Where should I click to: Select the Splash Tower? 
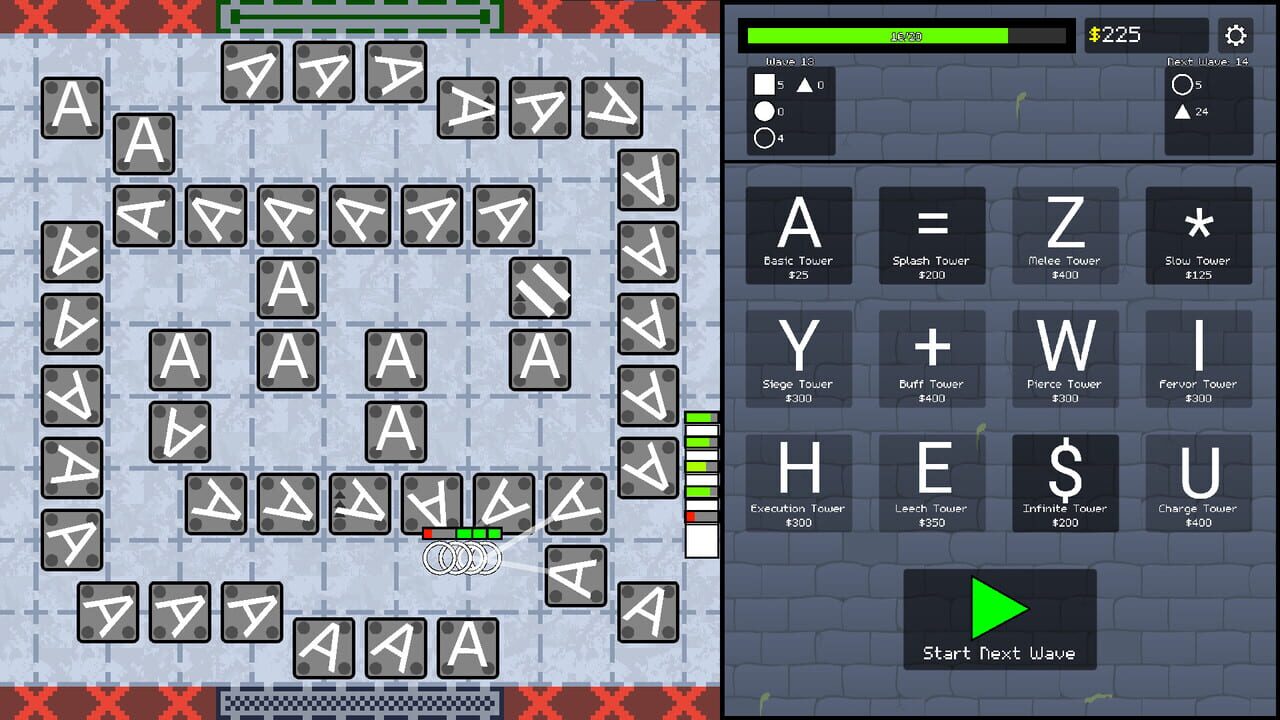coord(932,235)
